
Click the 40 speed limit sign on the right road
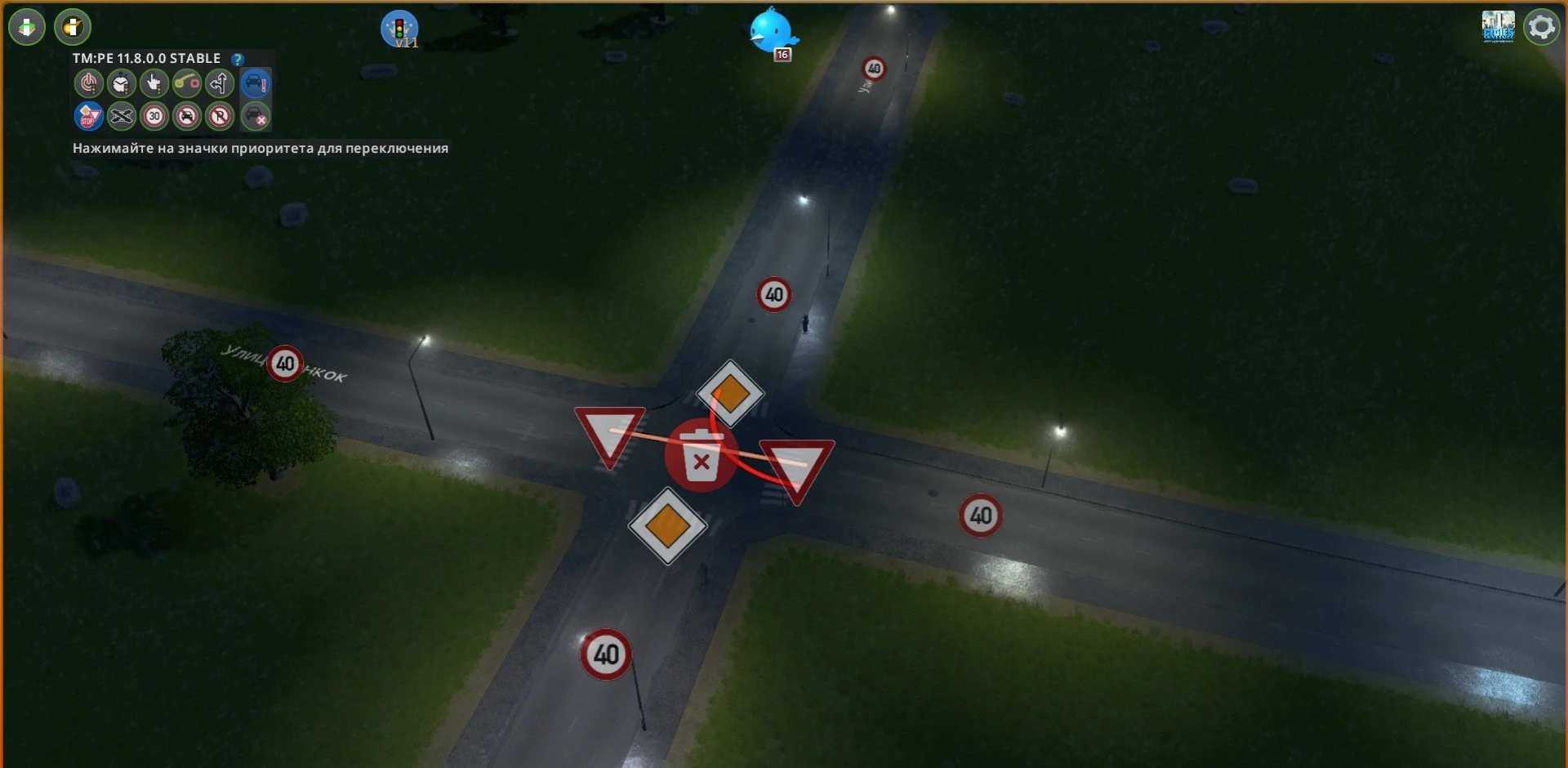[x=980, y=516]
